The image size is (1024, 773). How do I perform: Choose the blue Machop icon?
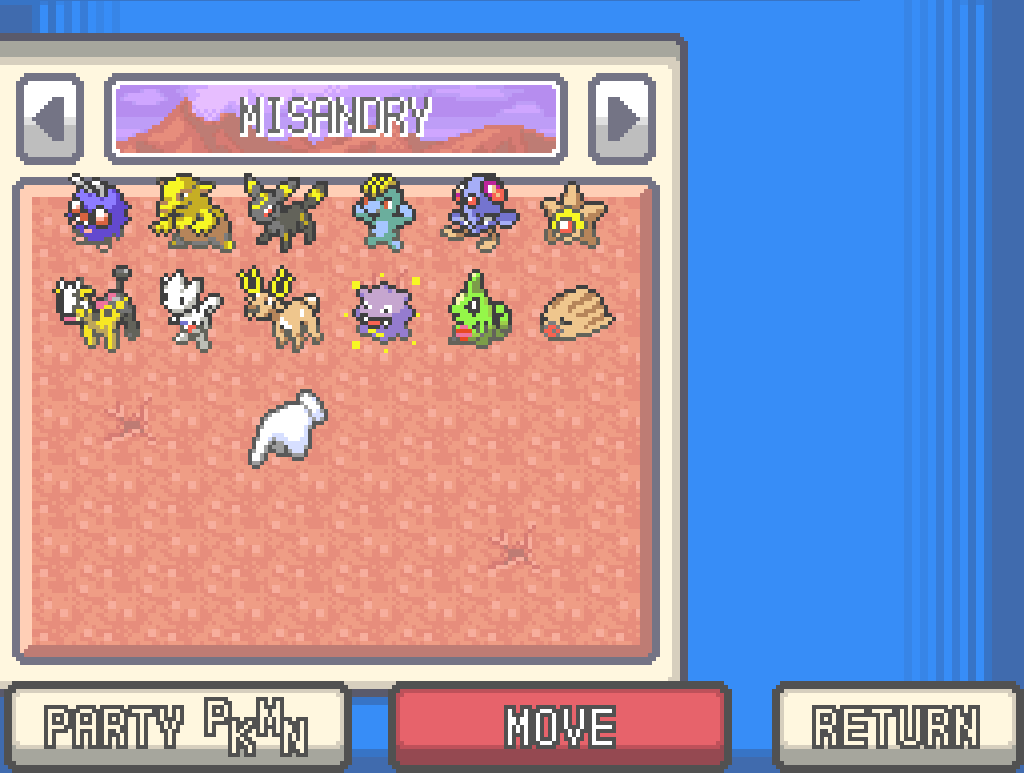click(377, 213)
